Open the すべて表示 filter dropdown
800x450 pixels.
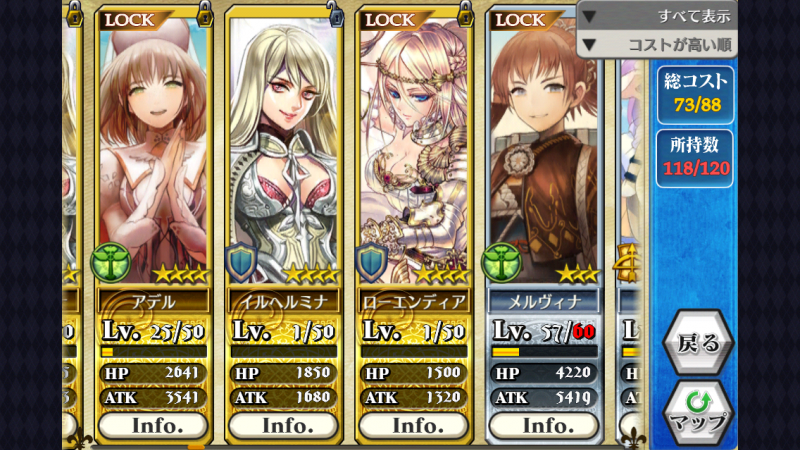(x=657, y=16)
